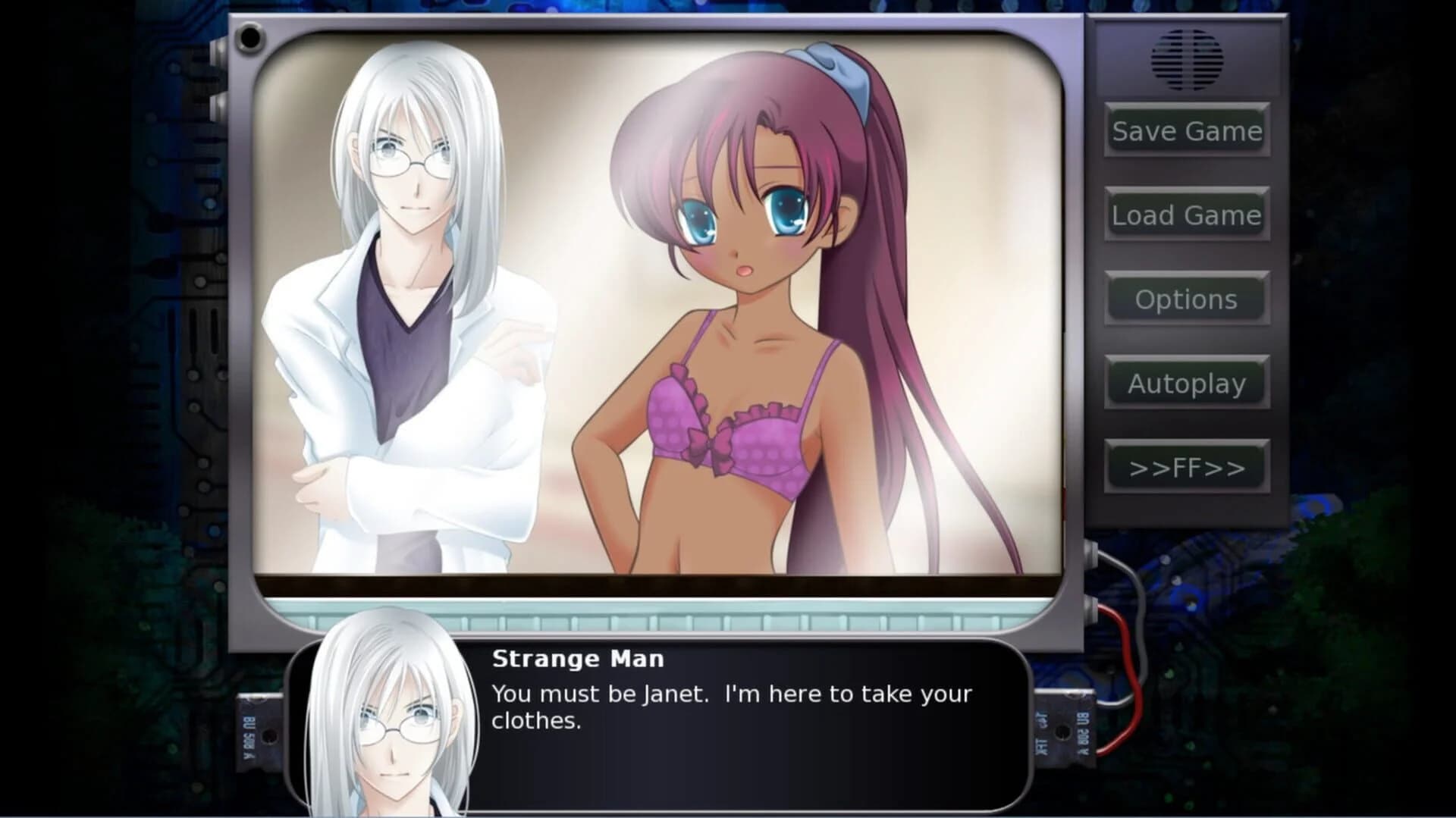Click the Strange Man name label
Screen dimensions: 1456x818
click(578, 658)
